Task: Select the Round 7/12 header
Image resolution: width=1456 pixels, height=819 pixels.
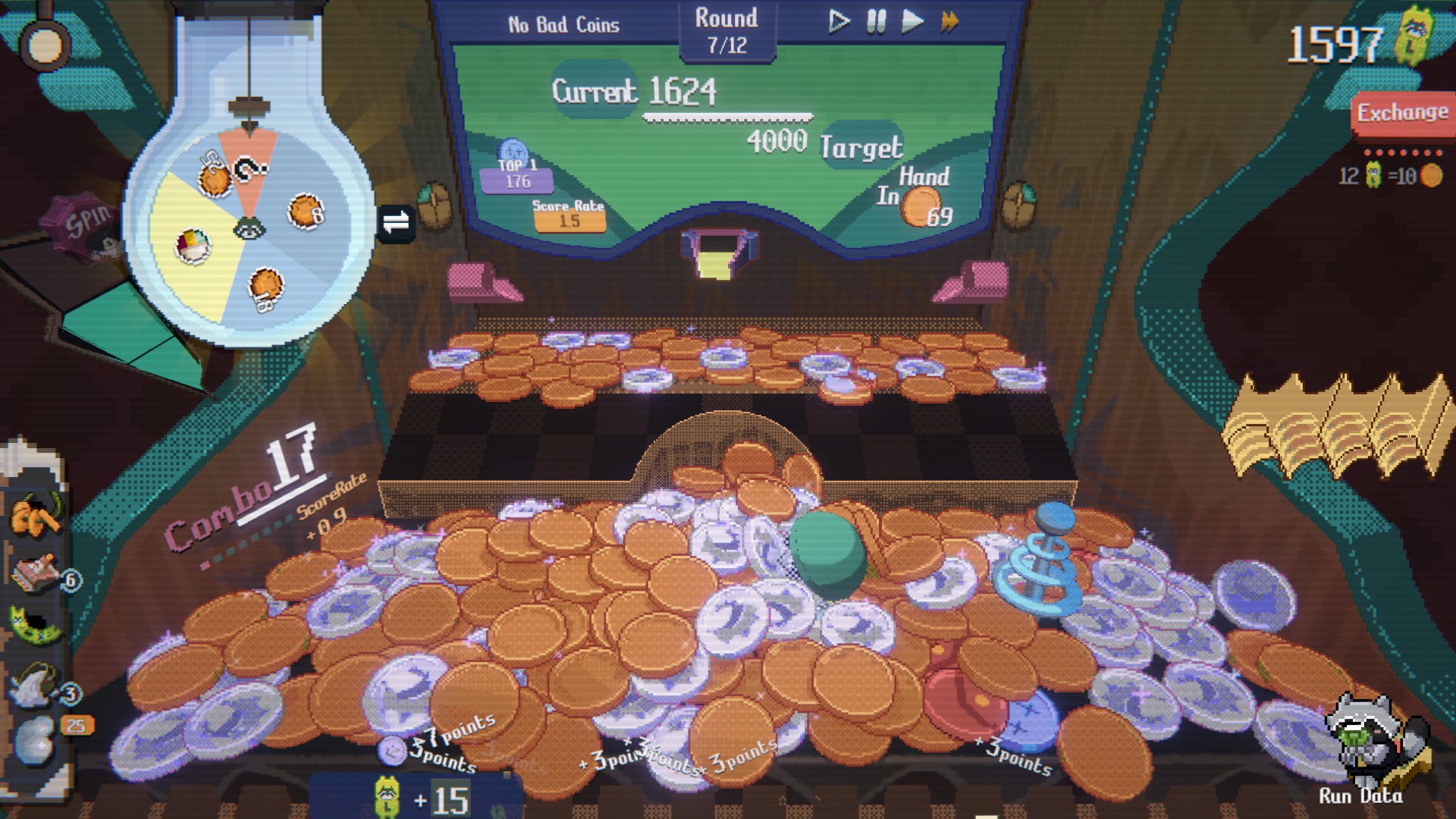Action: point(726,30)
